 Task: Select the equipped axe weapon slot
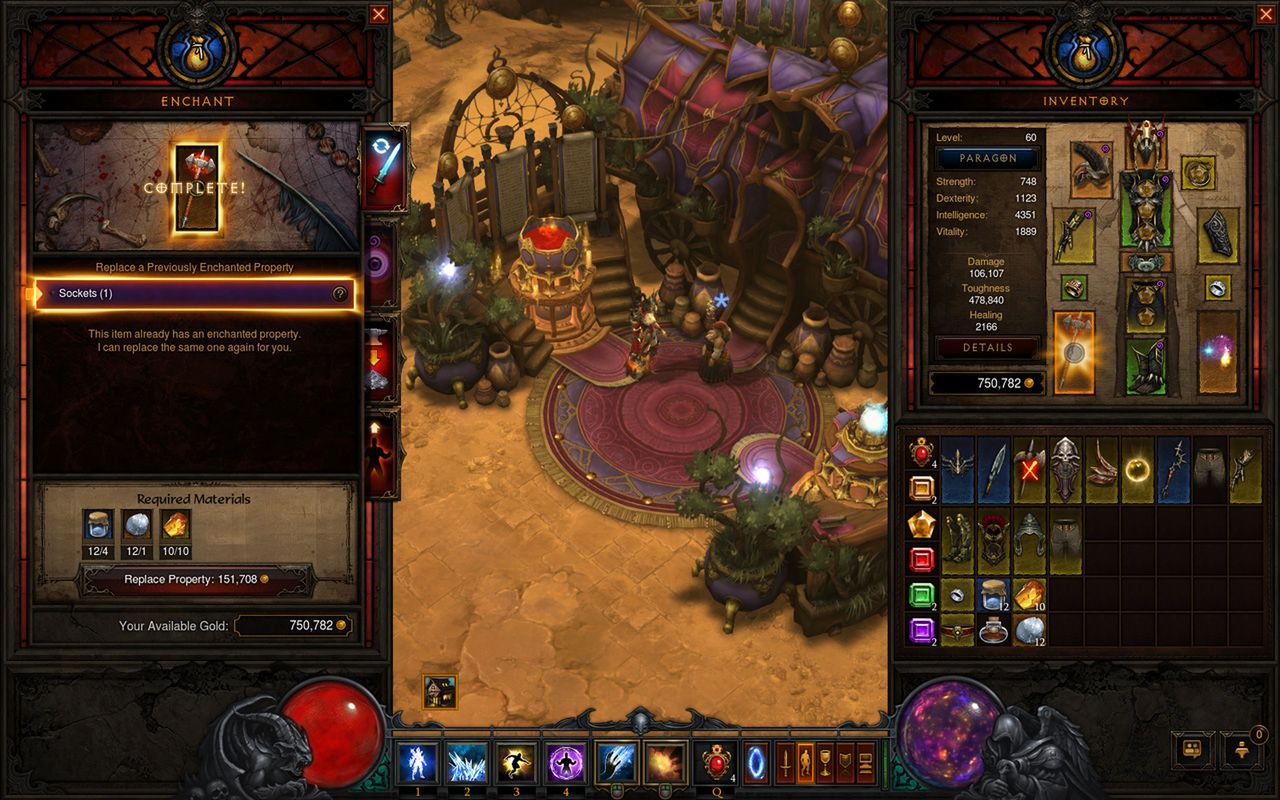1074,352
